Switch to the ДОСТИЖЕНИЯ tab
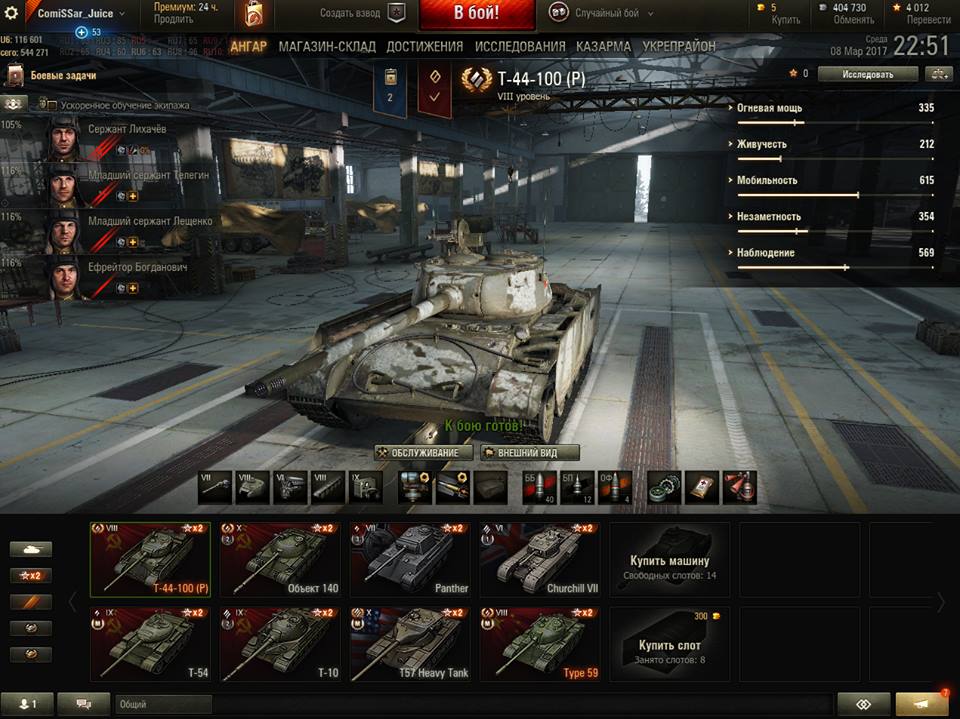Viewport: 960px width, 719px height. pos(424,46)
